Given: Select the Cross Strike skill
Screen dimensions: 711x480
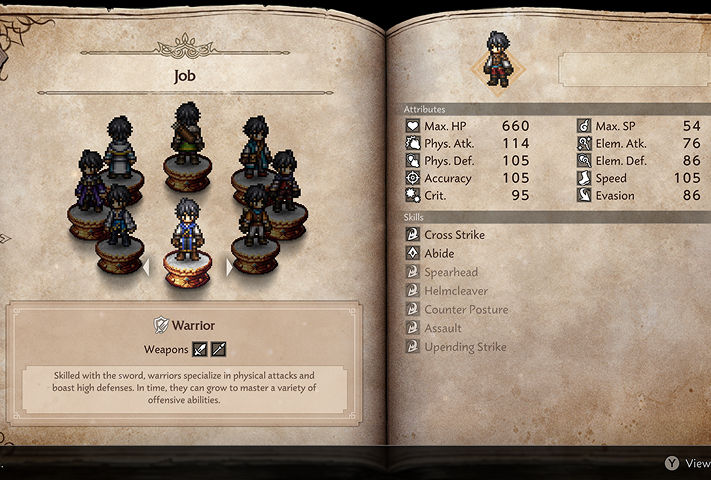Looking at the screenshot, I should (x=454, y=235).
